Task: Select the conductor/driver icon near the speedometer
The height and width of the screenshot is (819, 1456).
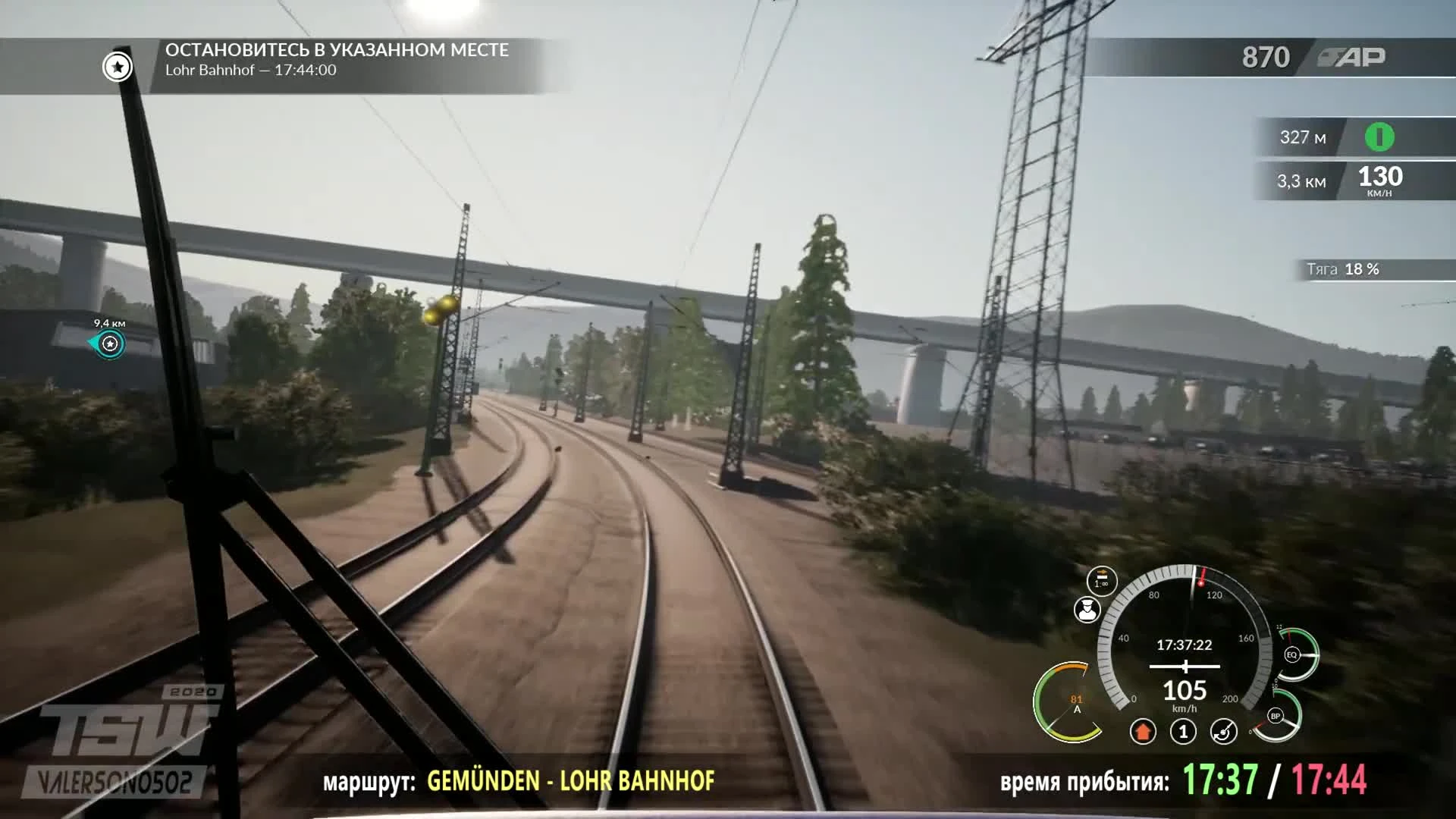Action: 1087,609
